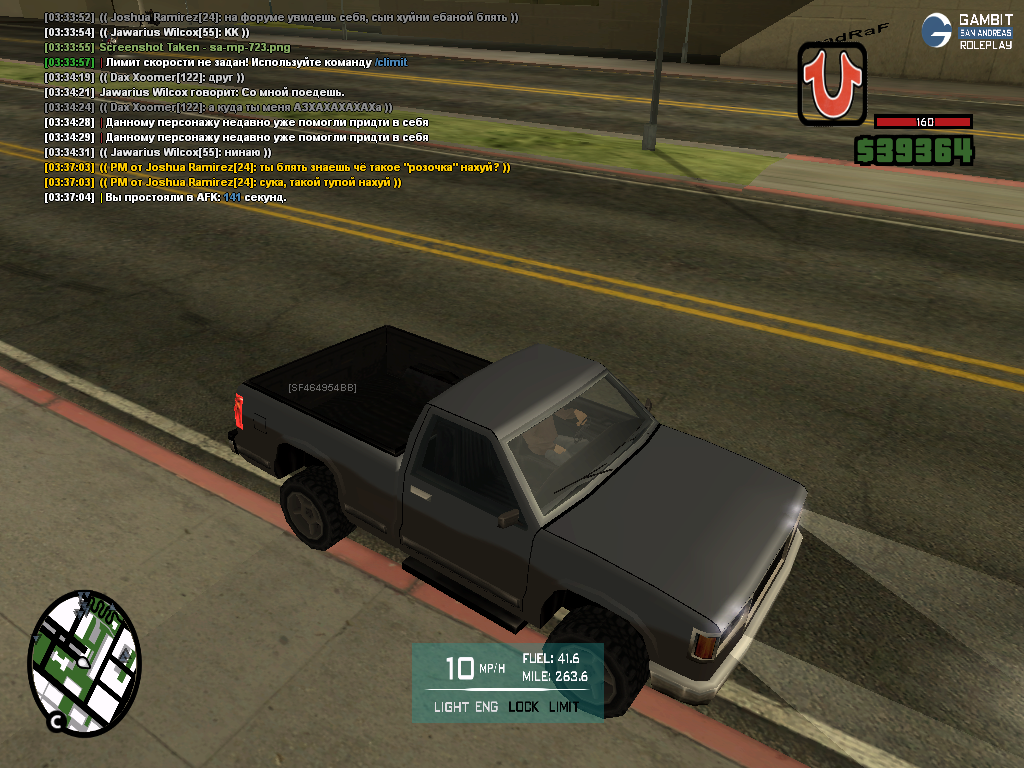Screen dimensions: 1024x768
Task: Toggle the LIGHT indicator on the speedometer
Action: (x=451, y=707)
